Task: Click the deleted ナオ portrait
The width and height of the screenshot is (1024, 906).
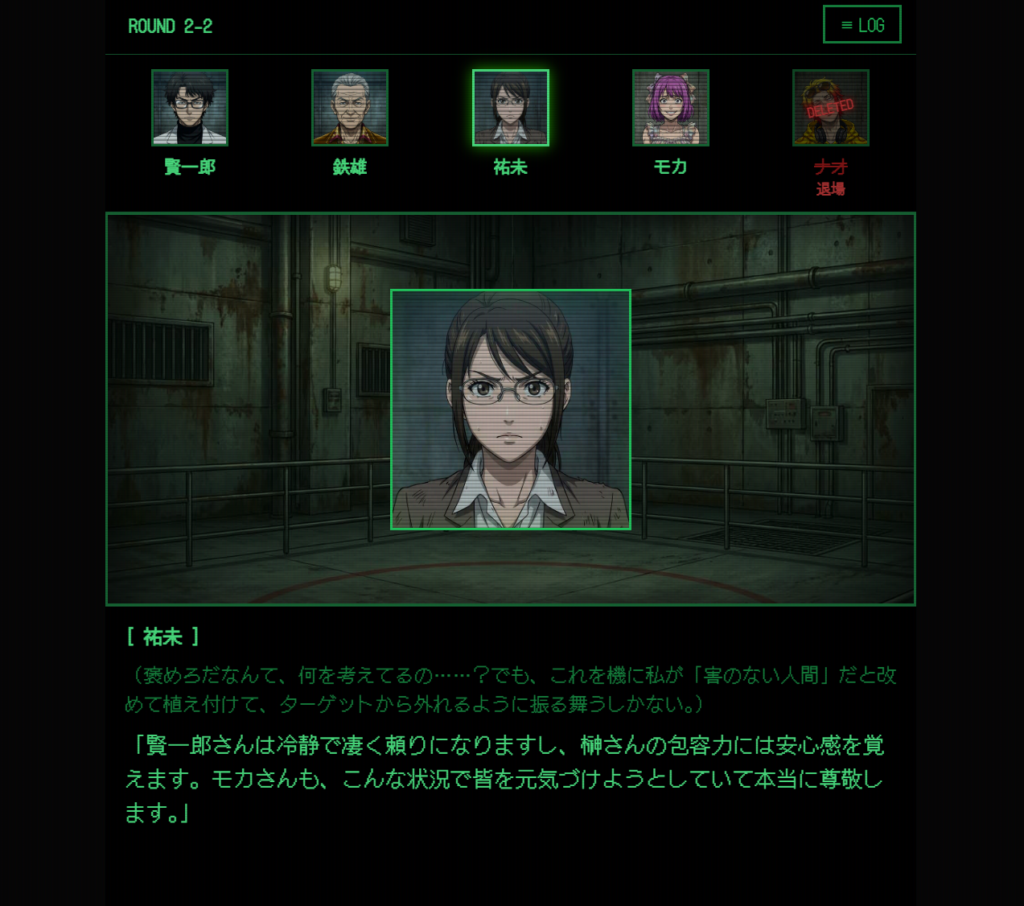Action: pyautogui.click(x=830, y=108)
